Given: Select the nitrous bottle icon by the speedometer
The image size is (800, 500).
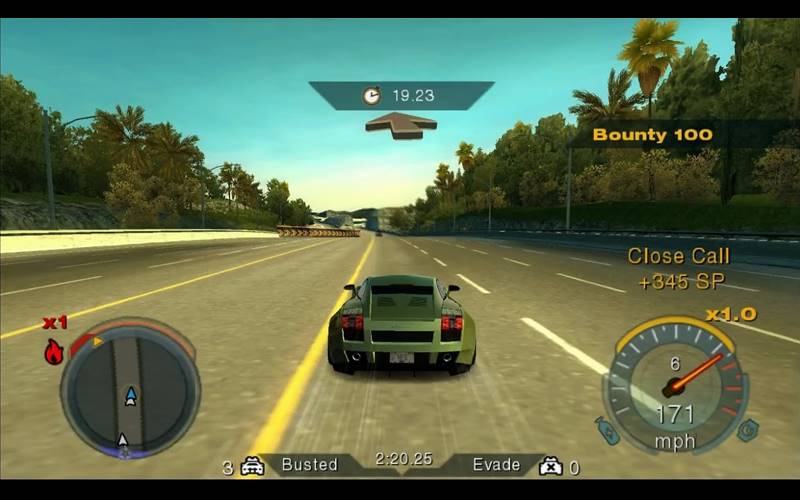Looking at the screenshot, I should [x=609, y=430].
